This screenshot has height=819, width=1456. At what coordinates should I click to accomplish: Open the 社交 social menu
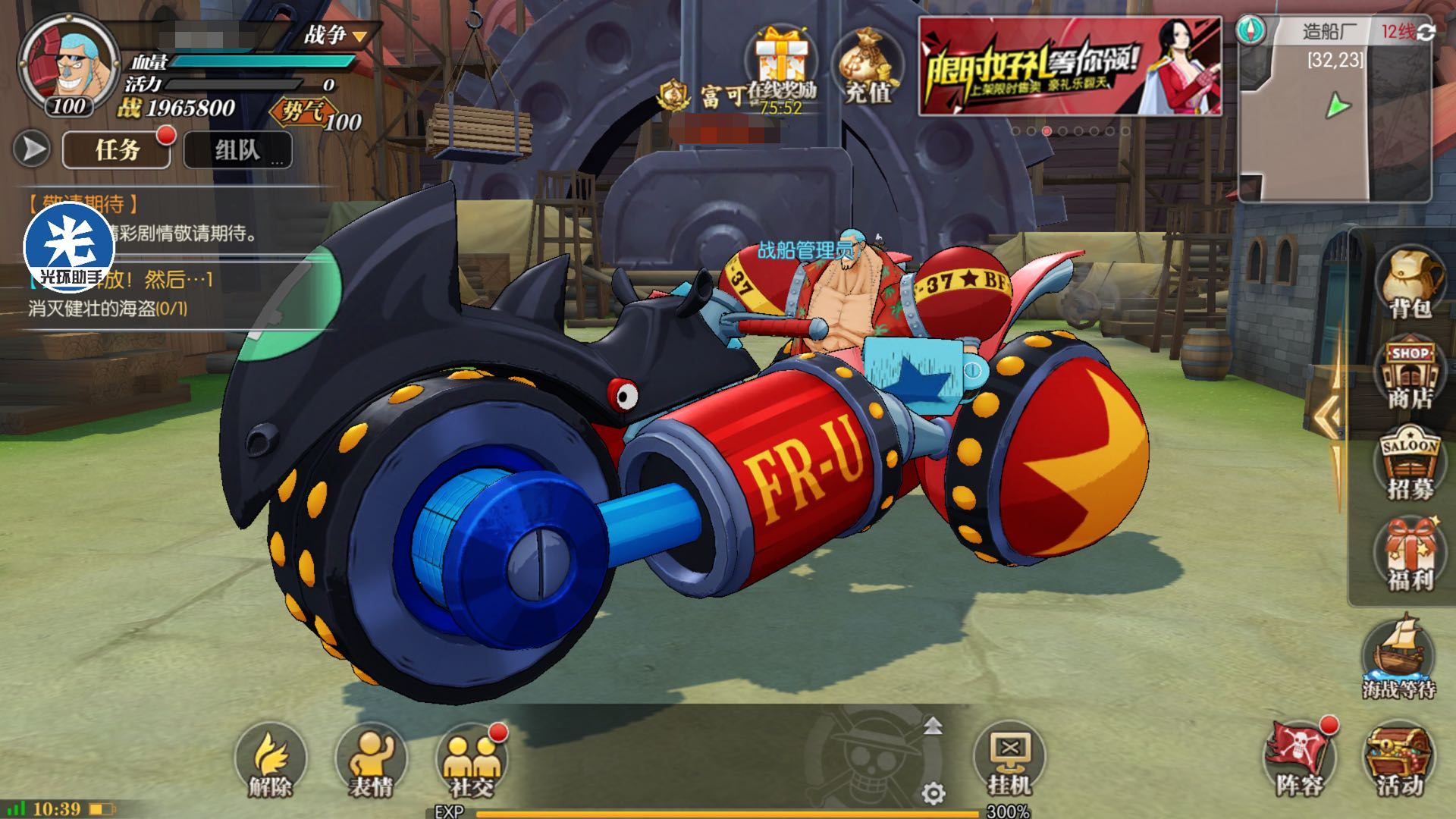(471, 760)
